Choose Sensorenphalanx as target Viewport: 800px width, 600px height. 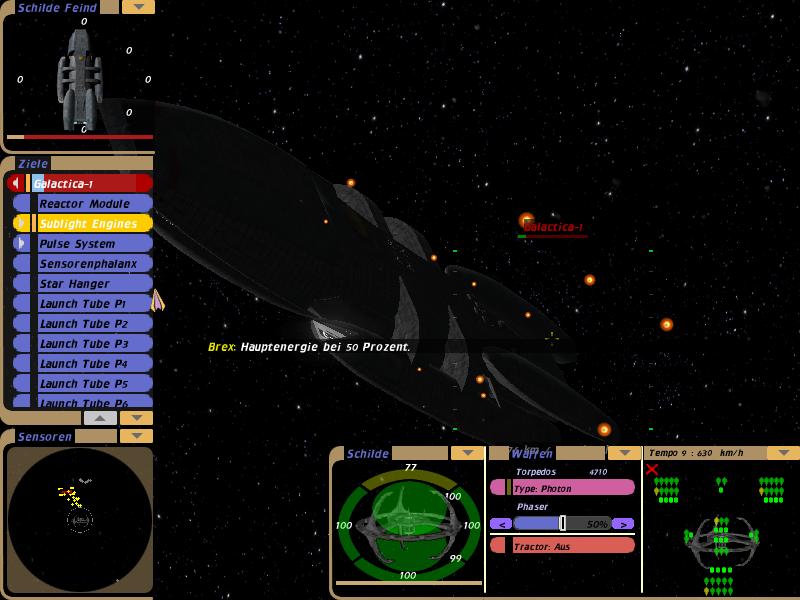tap(90, 264)
